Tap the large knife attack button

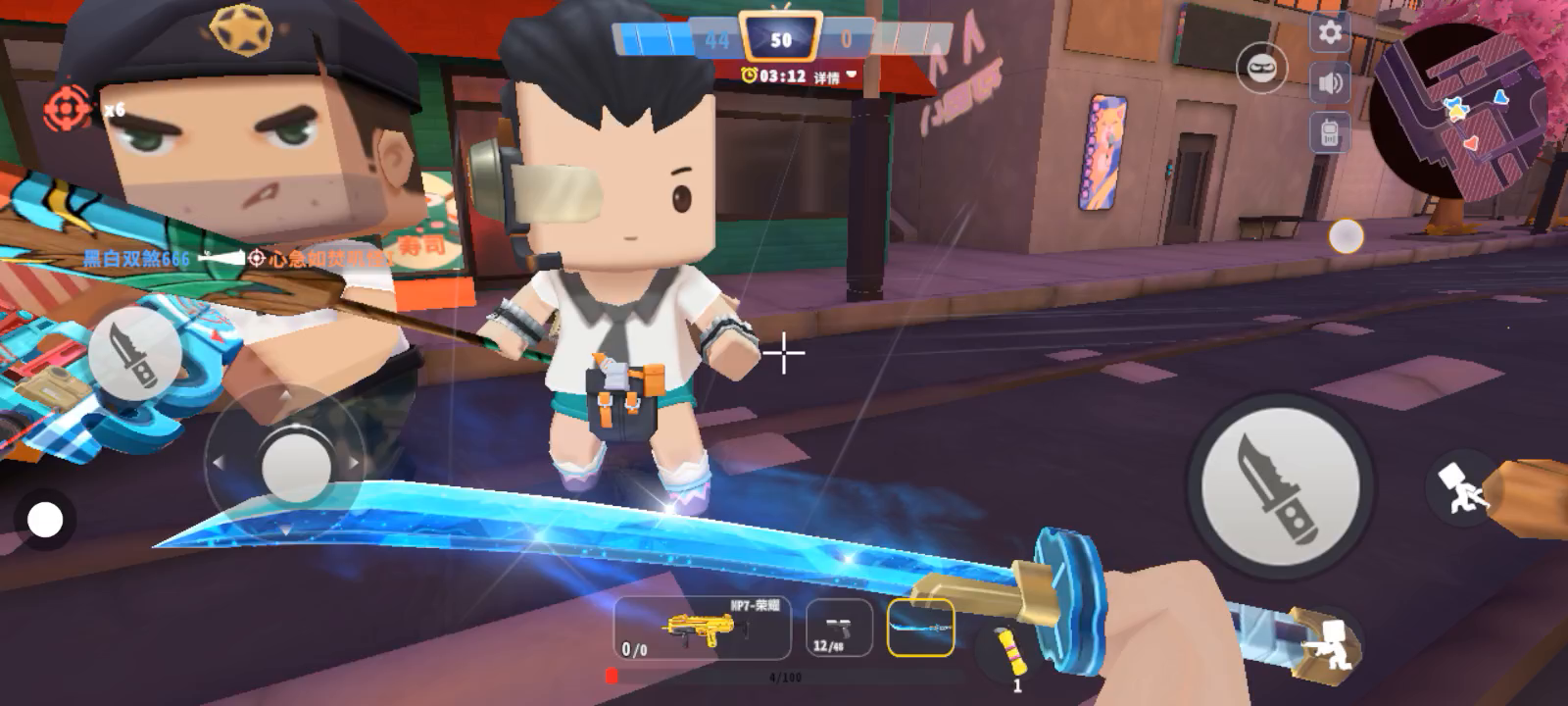[x=1278, y=487]
